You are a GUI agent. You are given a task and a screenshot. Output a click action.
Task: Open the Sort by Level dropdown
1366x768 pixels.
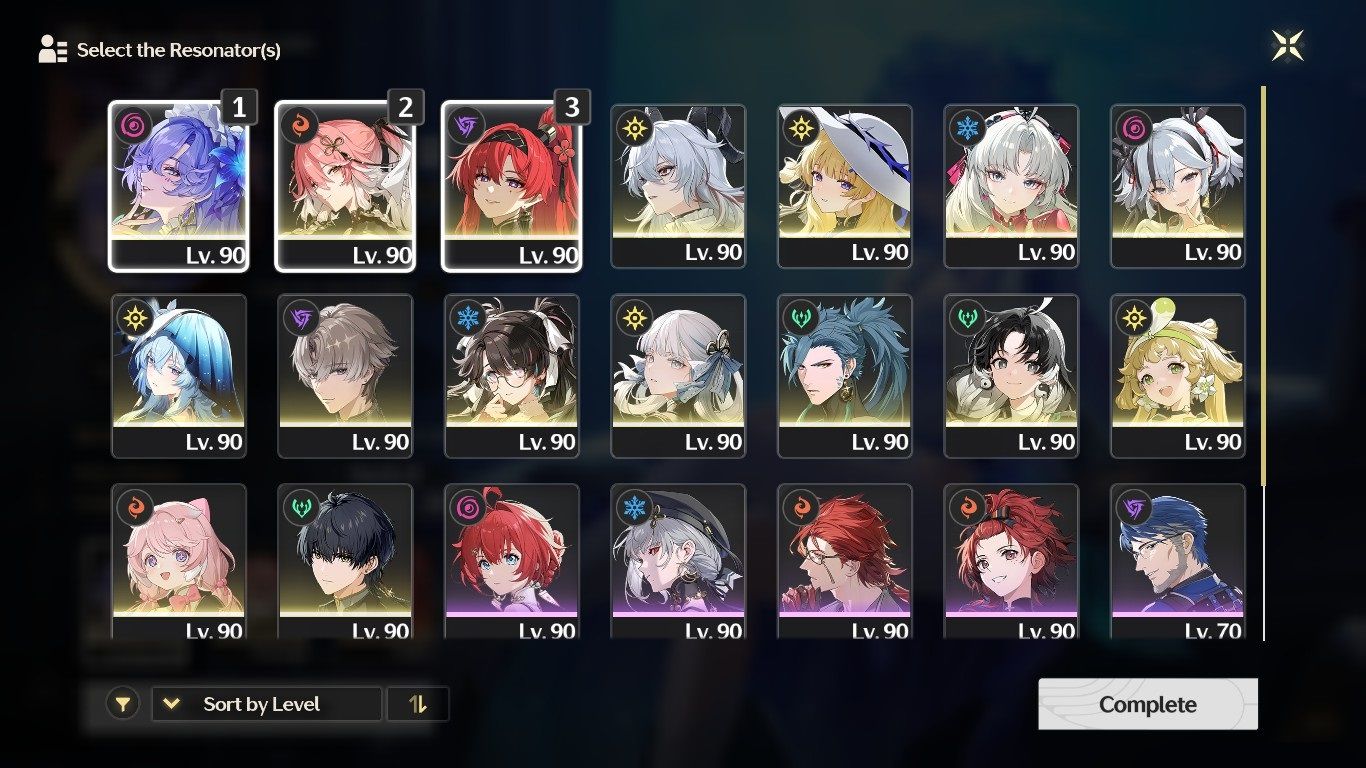click(266, 704)
